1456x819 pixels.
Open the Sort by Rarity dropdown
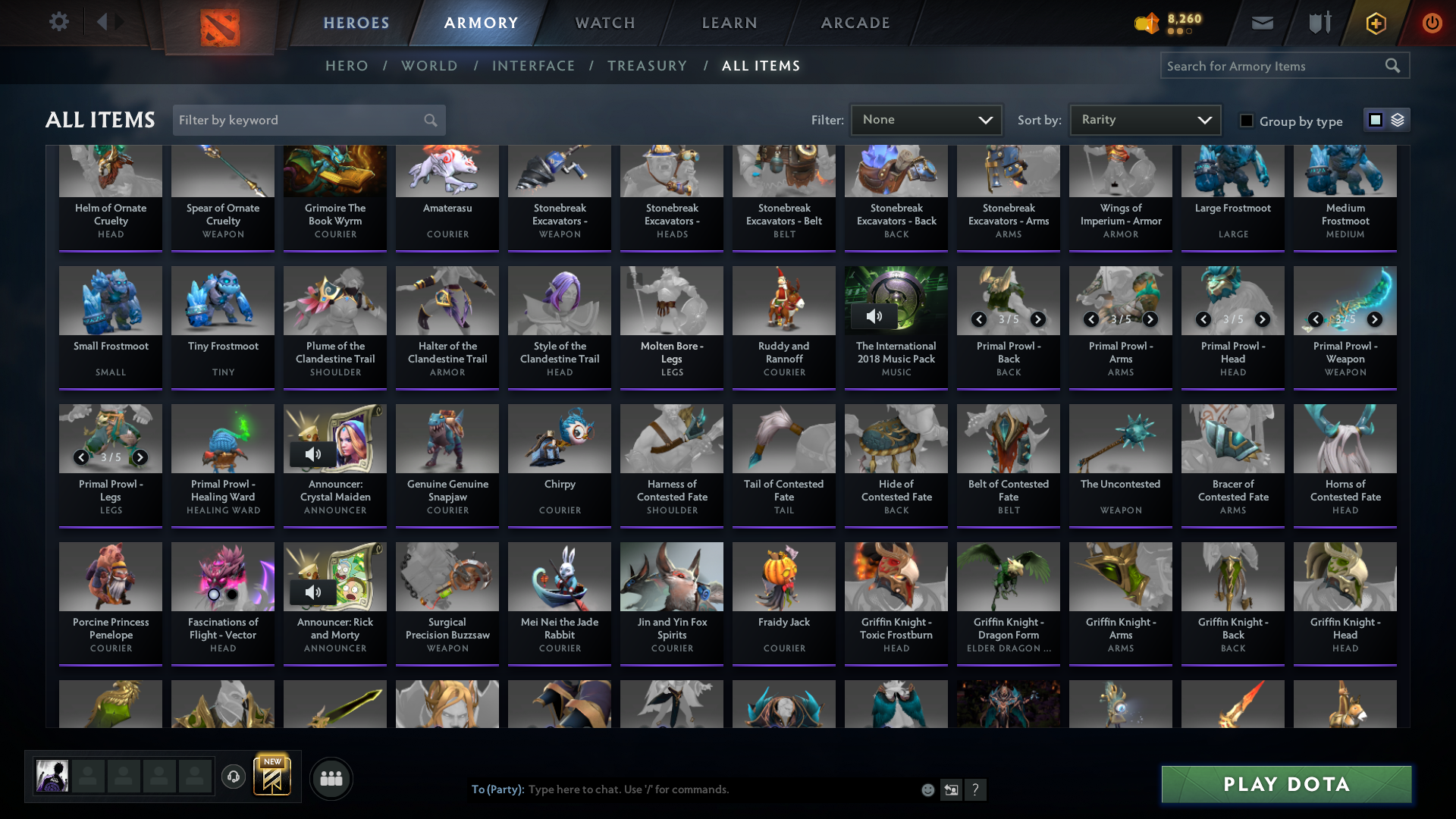(x=1144, y=119)
